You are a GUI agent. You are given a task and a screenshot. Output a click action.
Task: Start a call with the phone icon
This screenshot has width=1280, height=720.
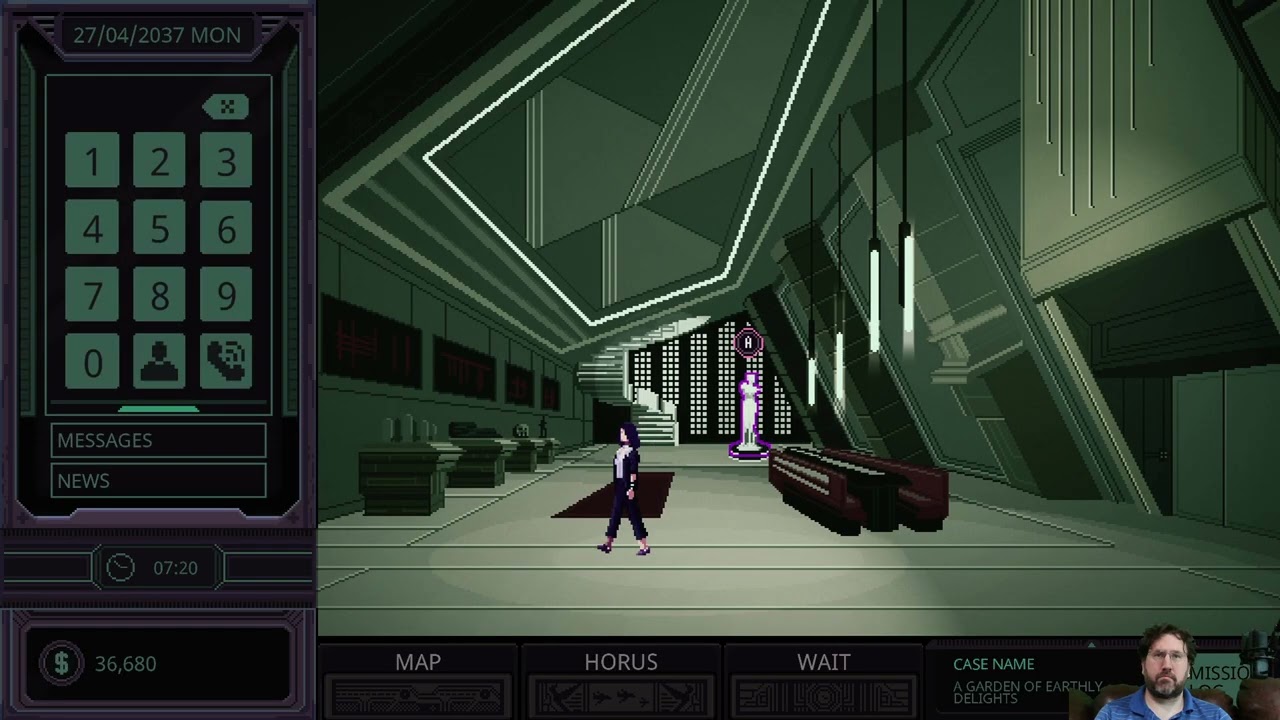[x=226, y=361]
